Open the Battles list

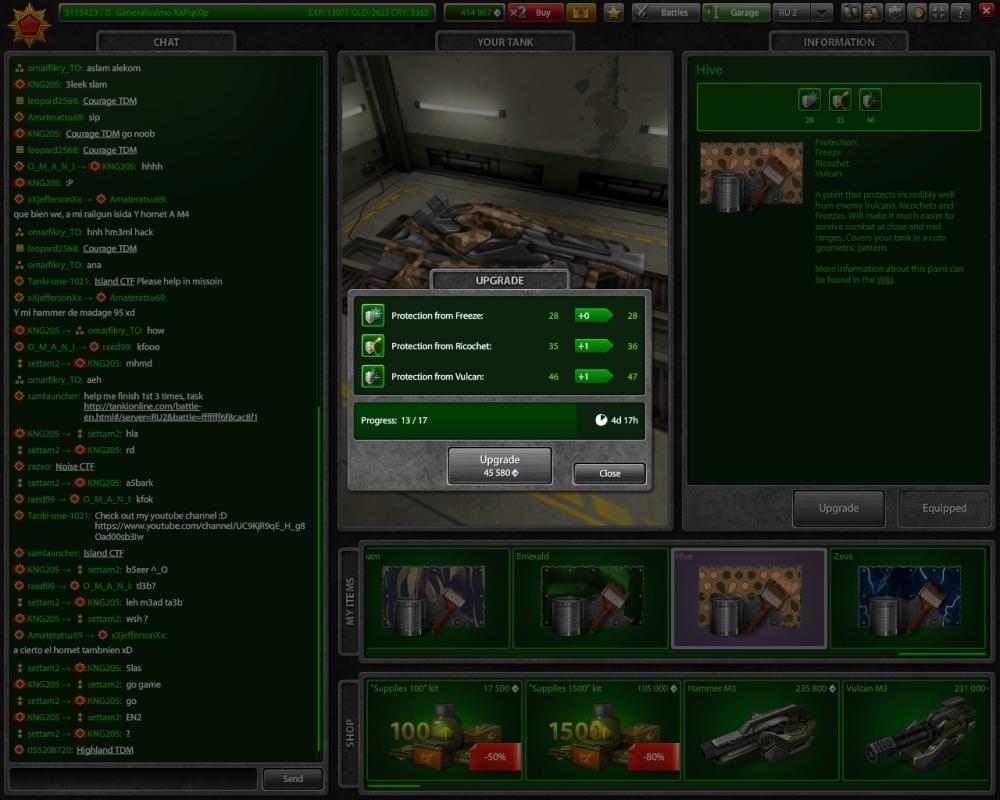(664, 13)
